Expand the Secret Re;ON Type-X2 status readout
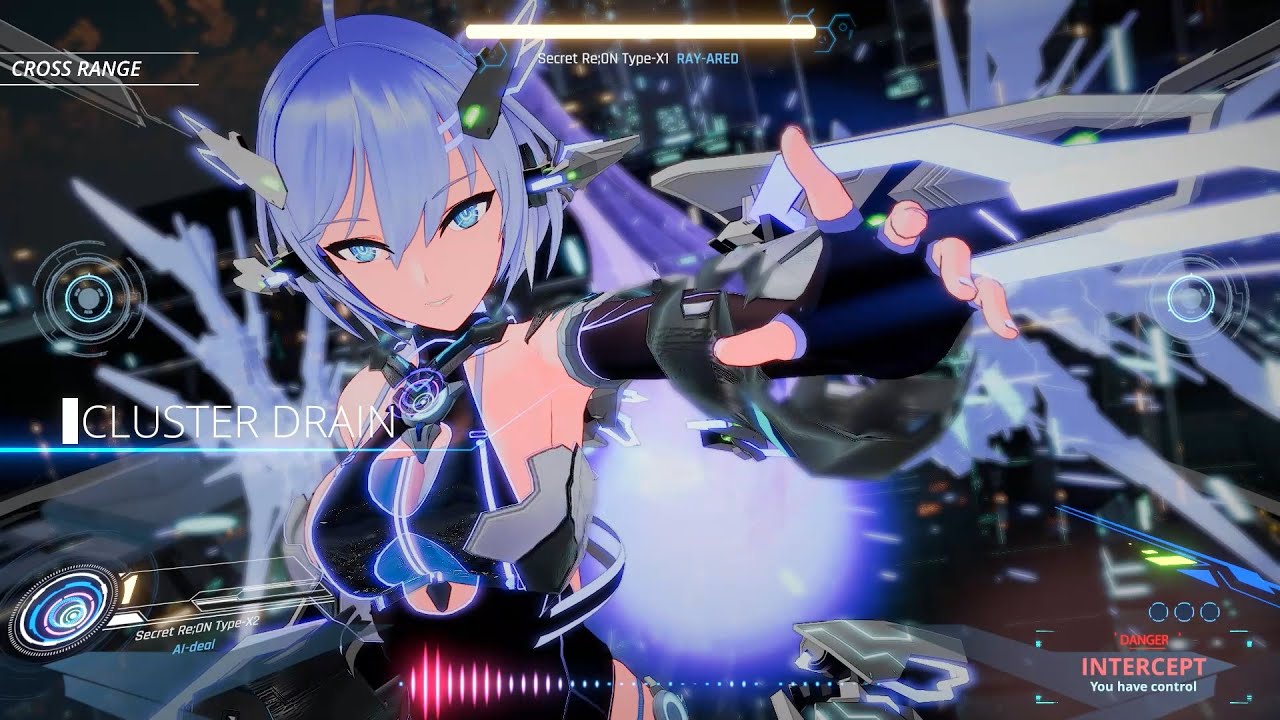Viewport: 1280px width, 720px height. pos(195,630)
